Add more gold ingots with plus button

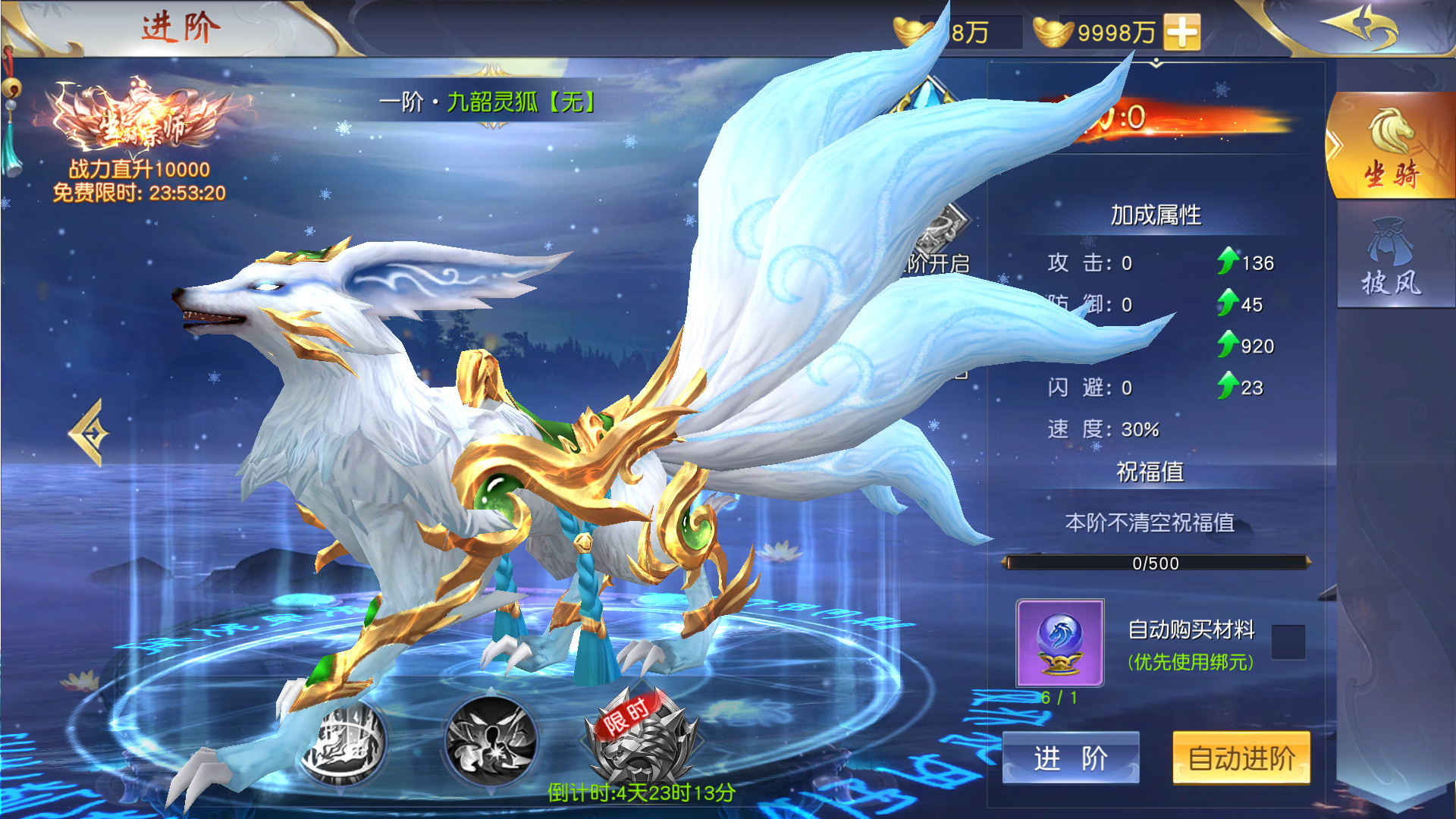click(1182, 33)
